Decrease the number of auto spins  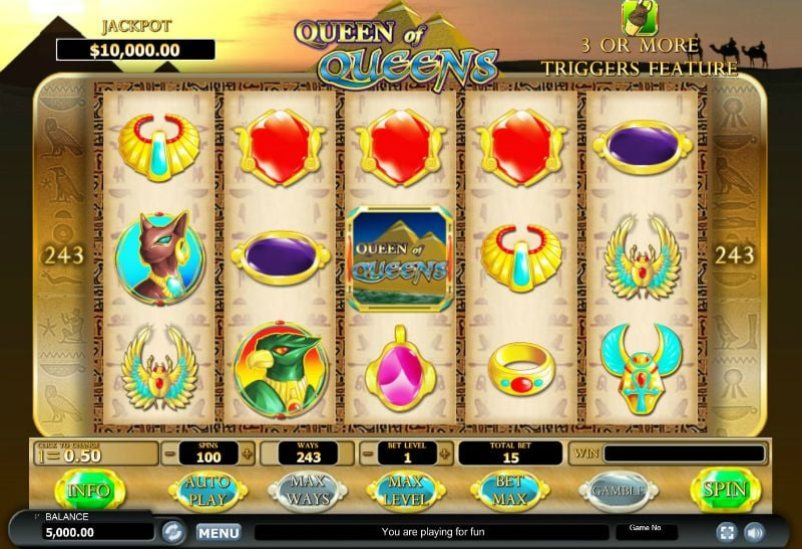pos(169,454)
